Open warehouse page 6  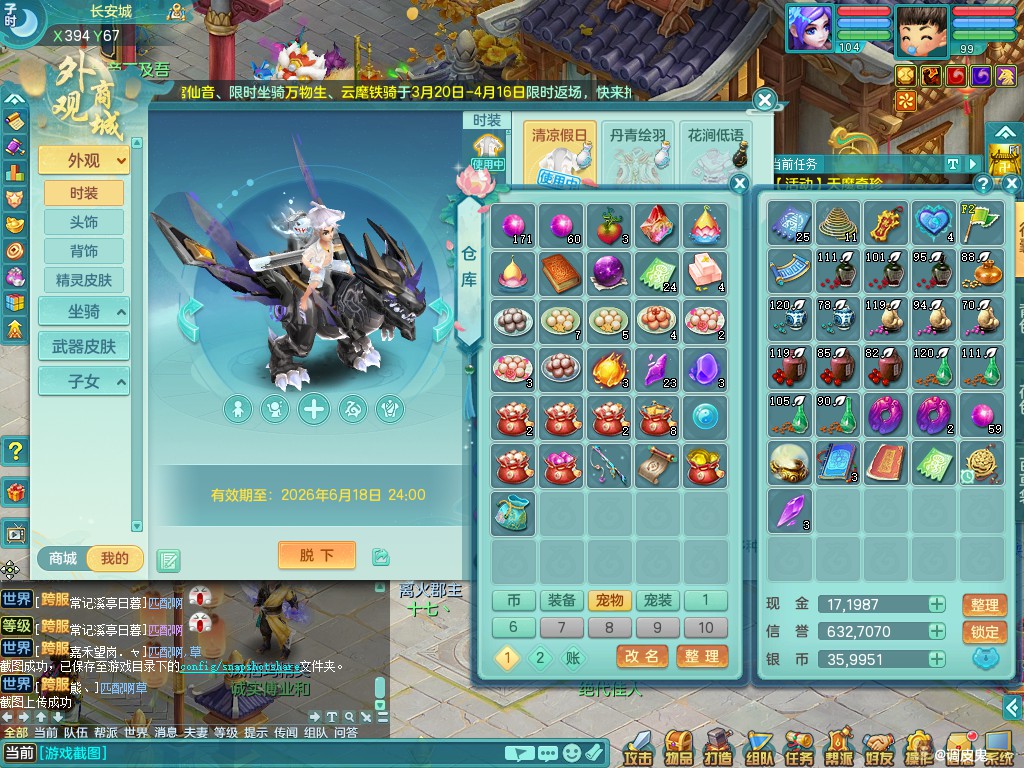point(514,627)
